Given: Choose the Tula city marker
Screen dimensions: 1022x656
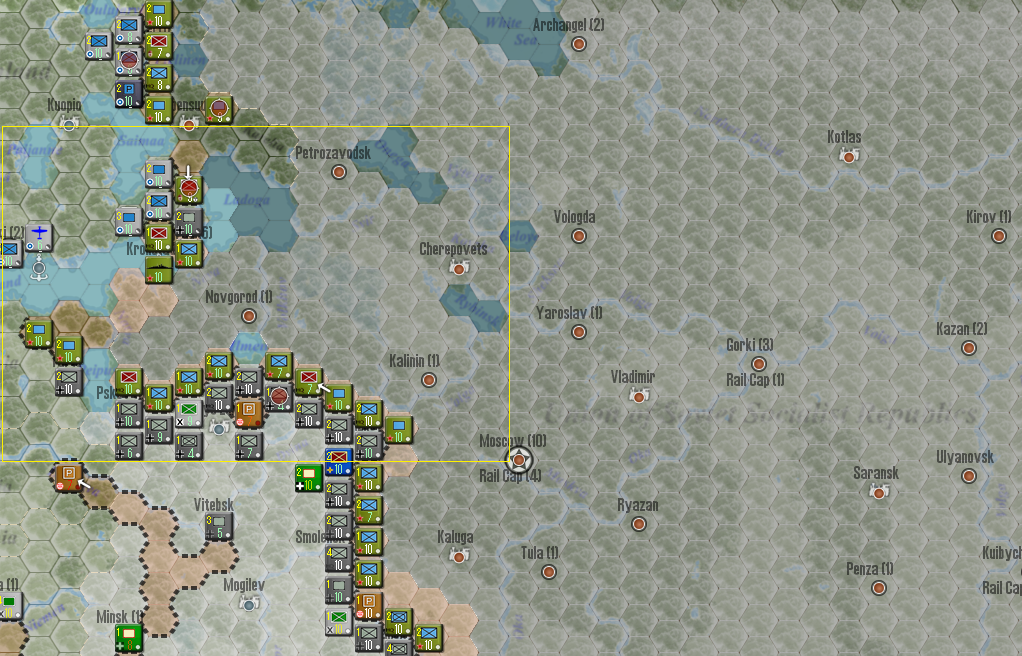Looking at the screenshot, I should 548,572.
